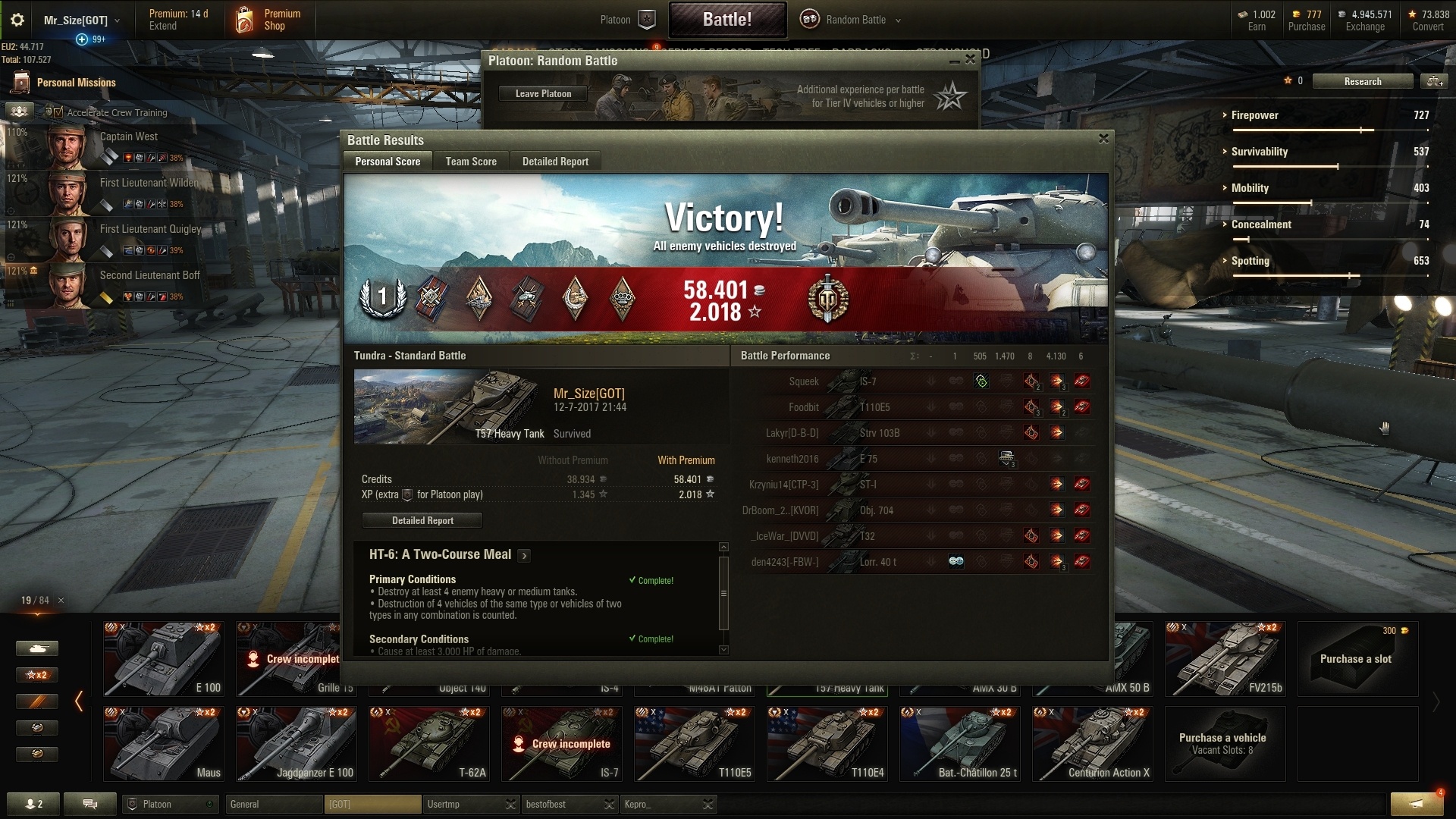1456x819 pixels.
Task: Close the Usertmp chat tab
Action: pos(510,804)
